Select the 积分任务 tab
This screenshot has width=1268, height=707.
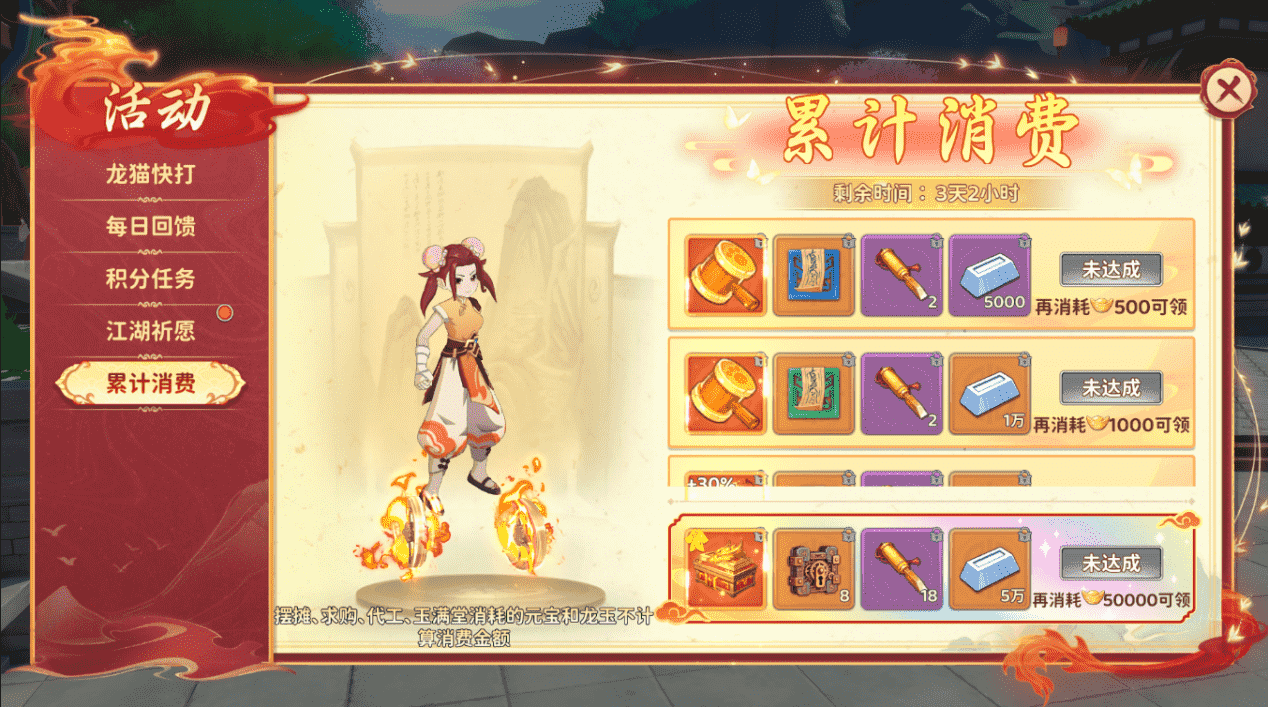point(150,279)
